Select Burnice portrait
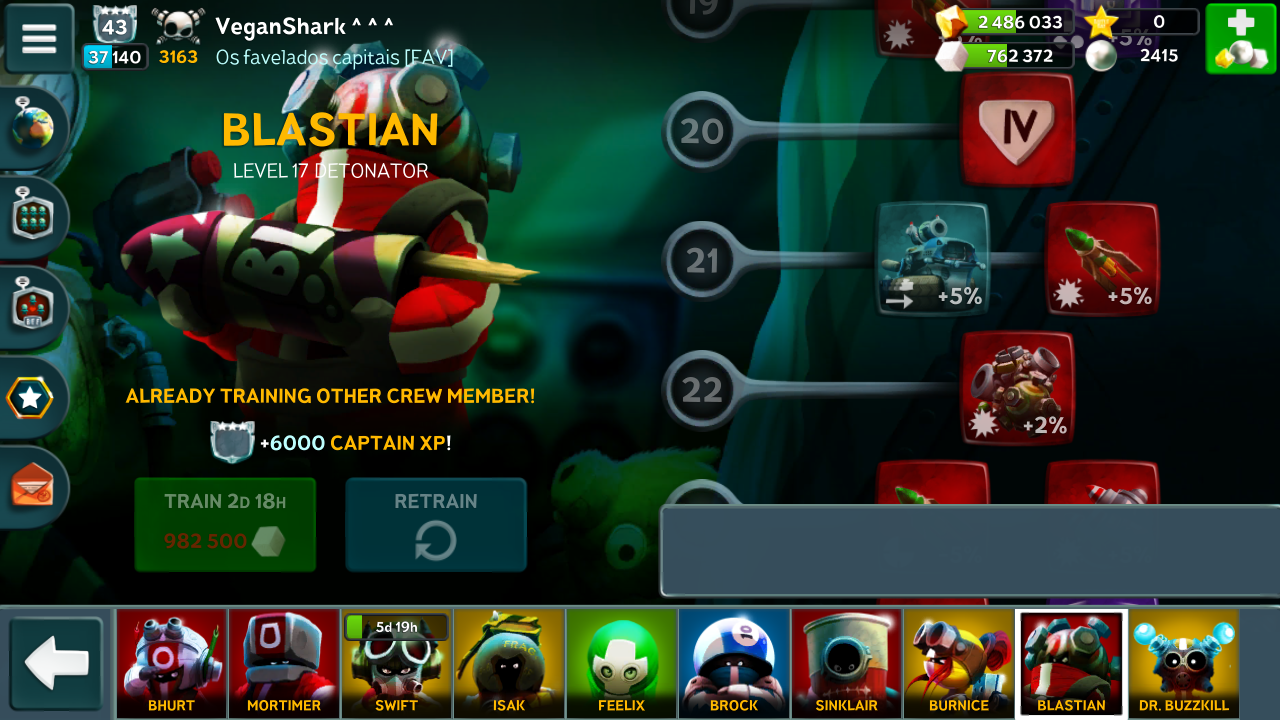1280x720 pixels. coord(958,663)
